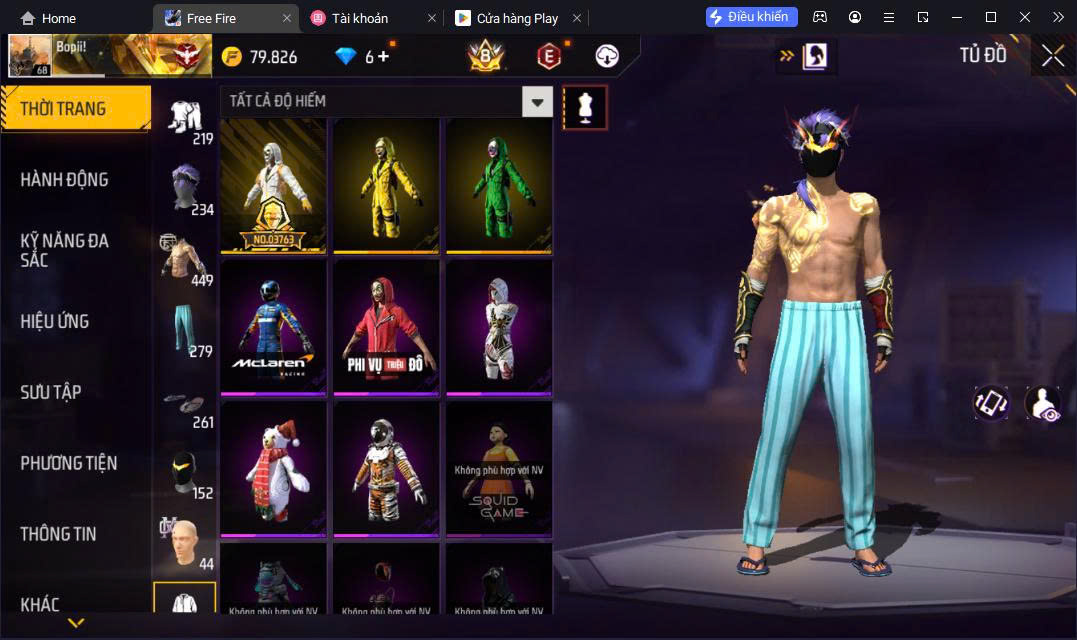Close the wardrobe with the X button

click(x=1052, y=56)
